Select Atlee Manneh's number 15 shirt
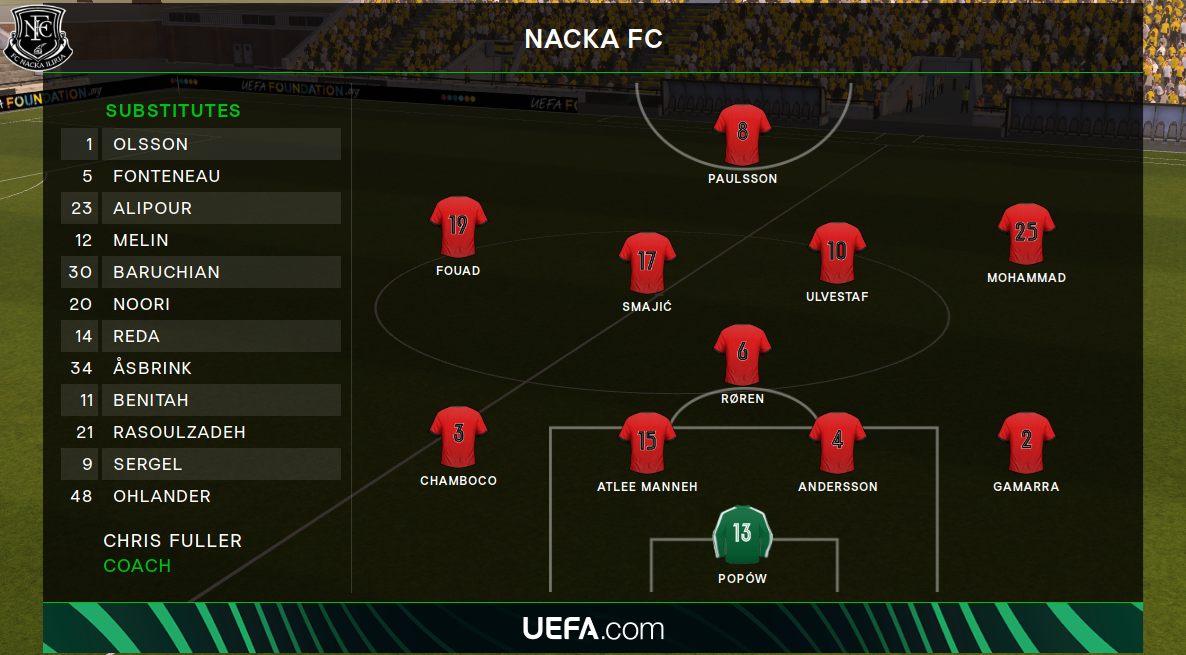1186x655 pixels. (647, 442)
